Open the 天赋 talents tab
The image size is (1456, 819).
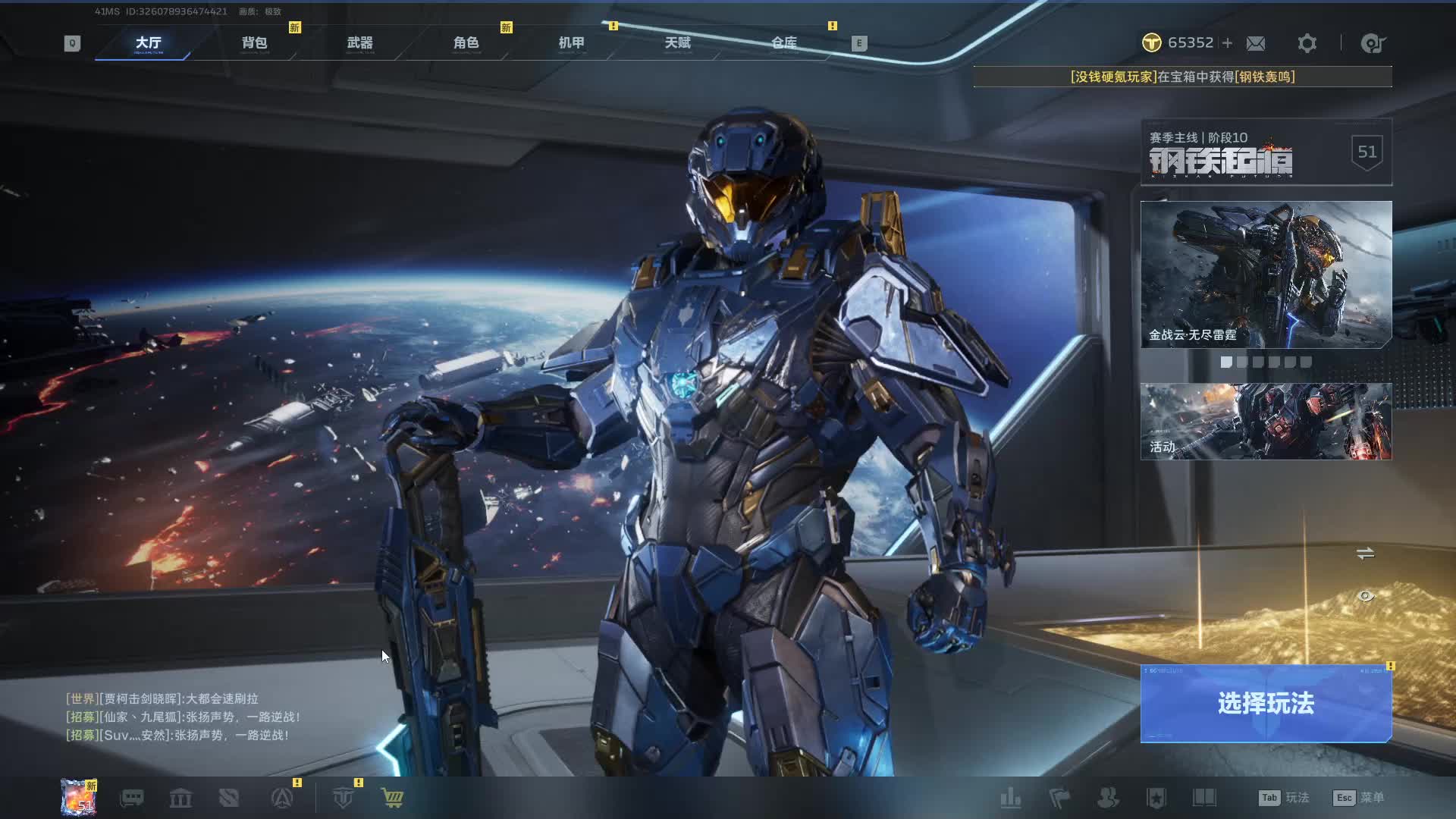pyautogui.click(x=677, y=43)
